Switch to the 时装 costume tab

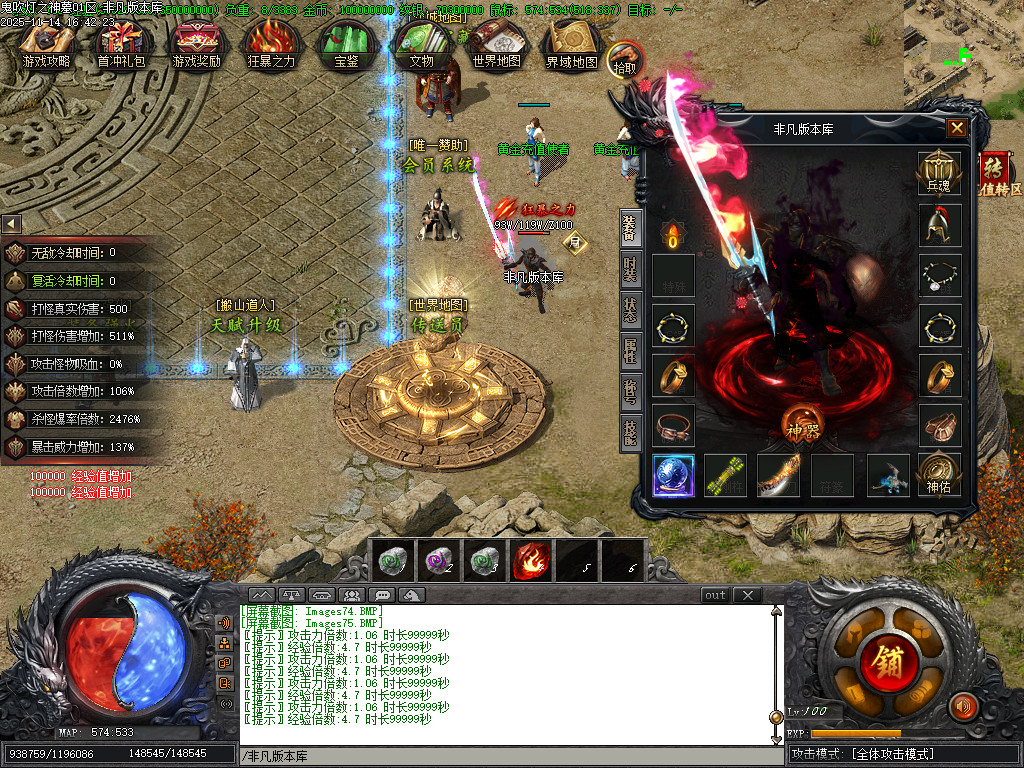pos(631,269)
